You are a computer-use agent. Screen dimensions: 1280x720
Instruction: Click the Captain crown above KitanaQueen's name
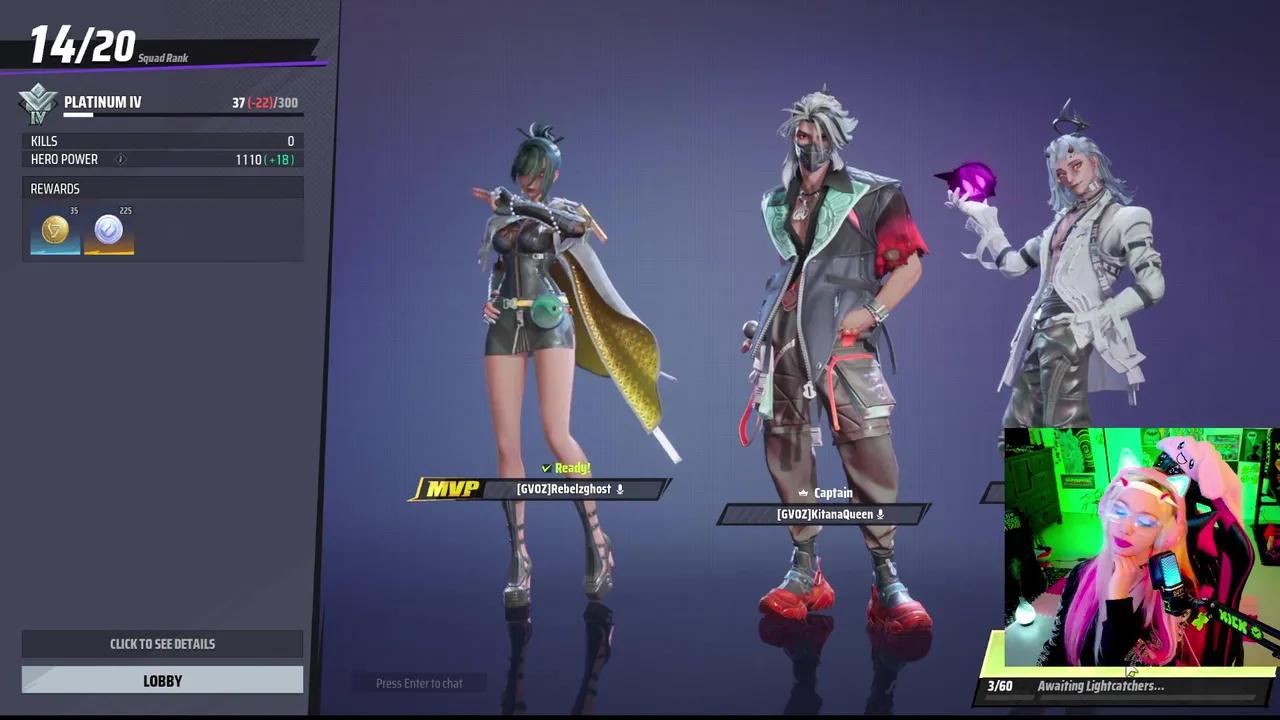coord(804,492)
